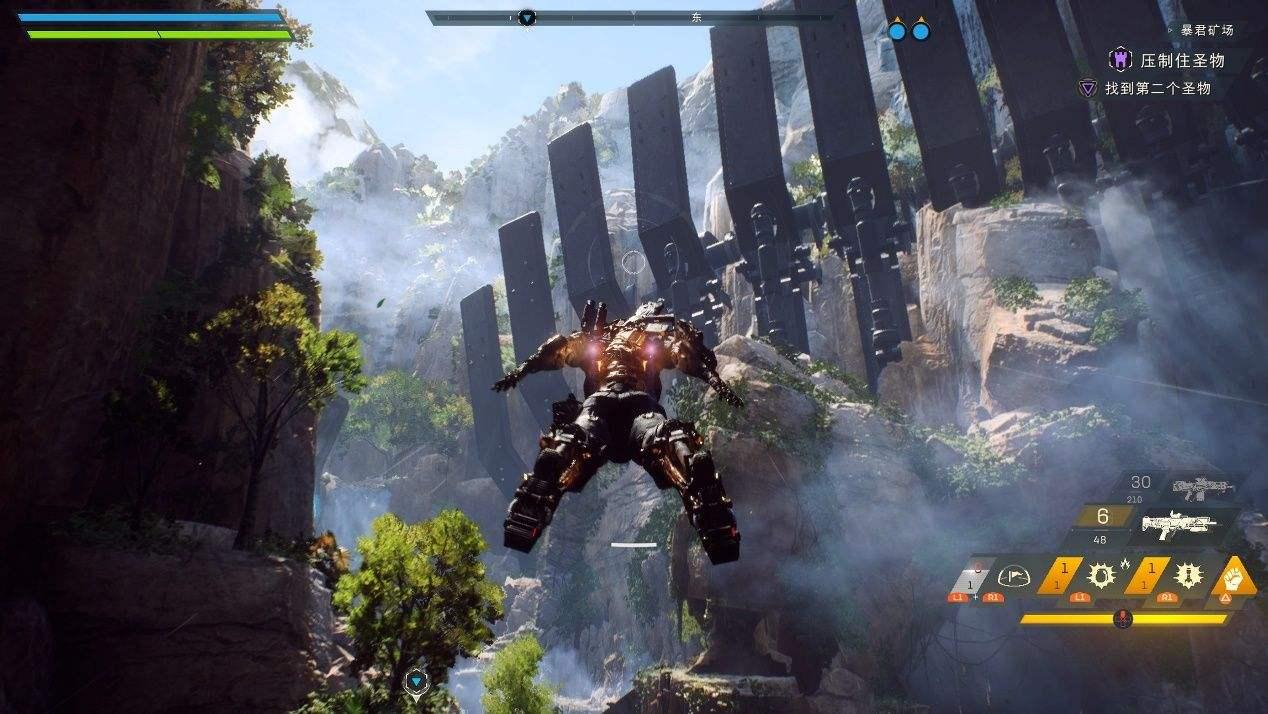Click the 找到第二个圣物 sub-objective
Image resolution: width=1268 pixels, height=714 pixels.
(1157, 88)
